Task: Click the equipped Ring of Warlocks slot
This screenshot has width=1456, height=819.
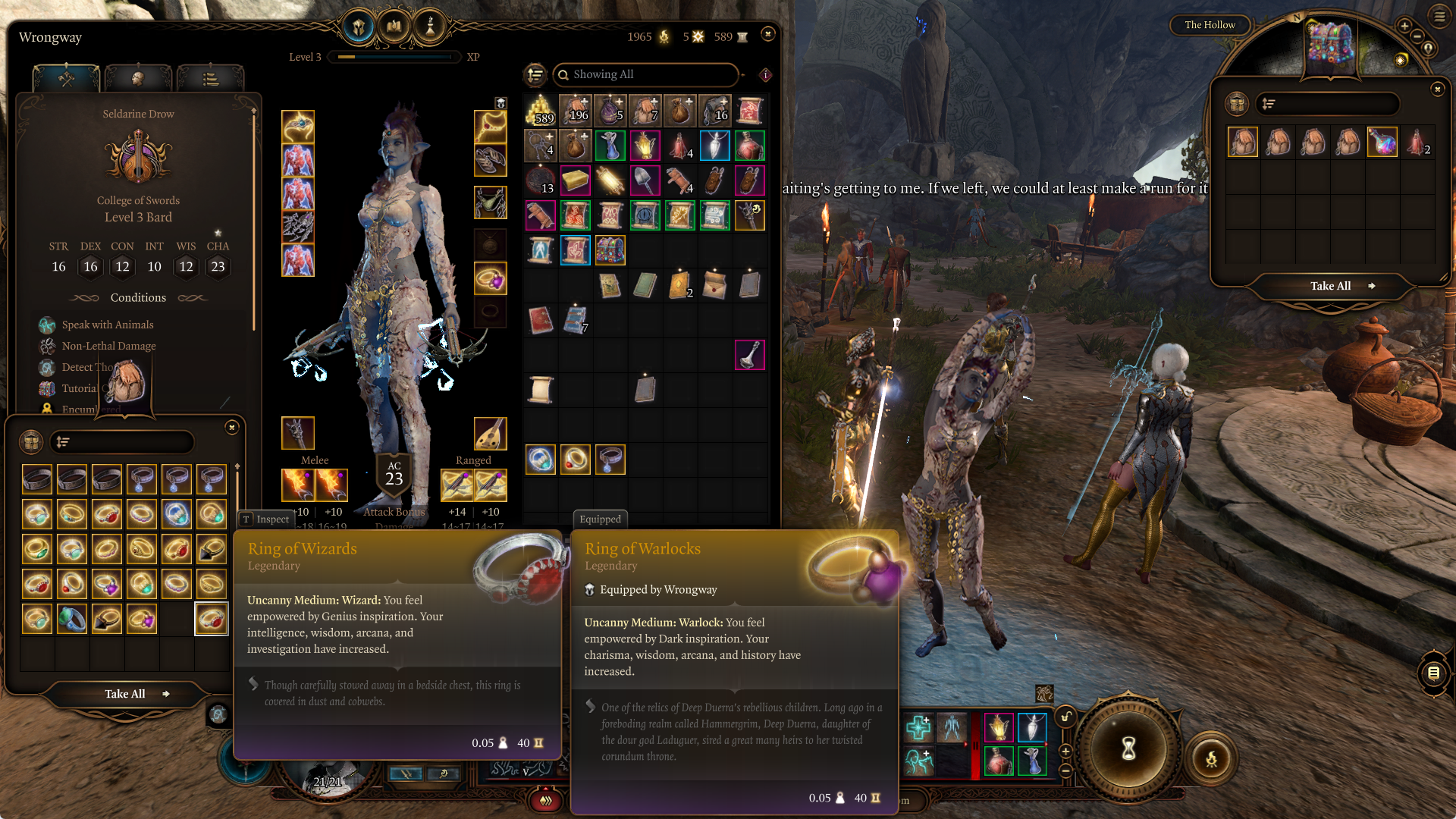Action: (x=490, y=279)
